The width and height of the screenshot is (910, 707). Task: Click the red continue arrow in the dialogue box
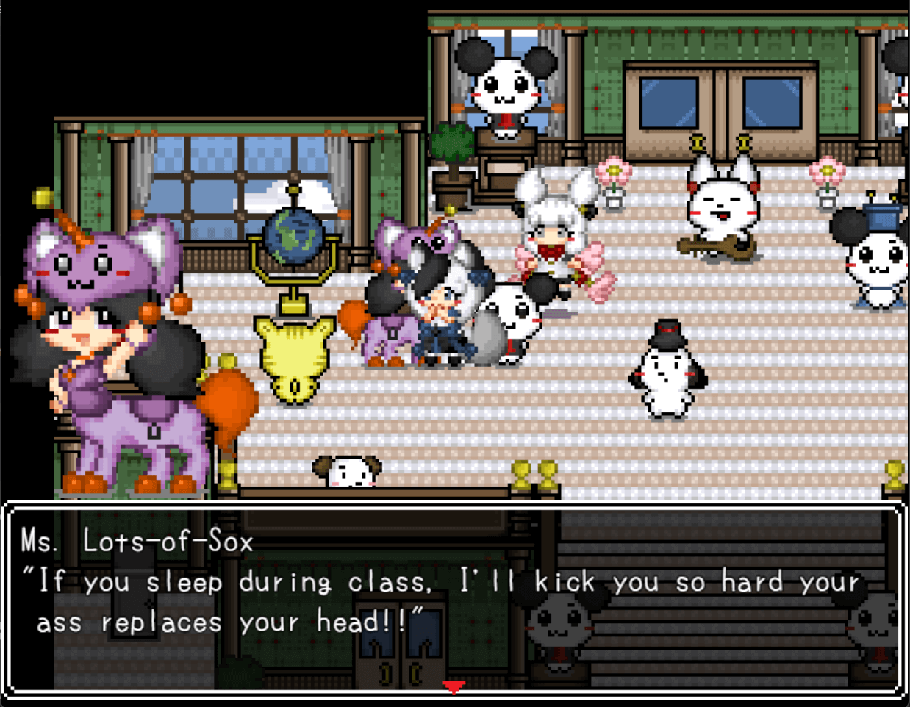click(454, 687)
